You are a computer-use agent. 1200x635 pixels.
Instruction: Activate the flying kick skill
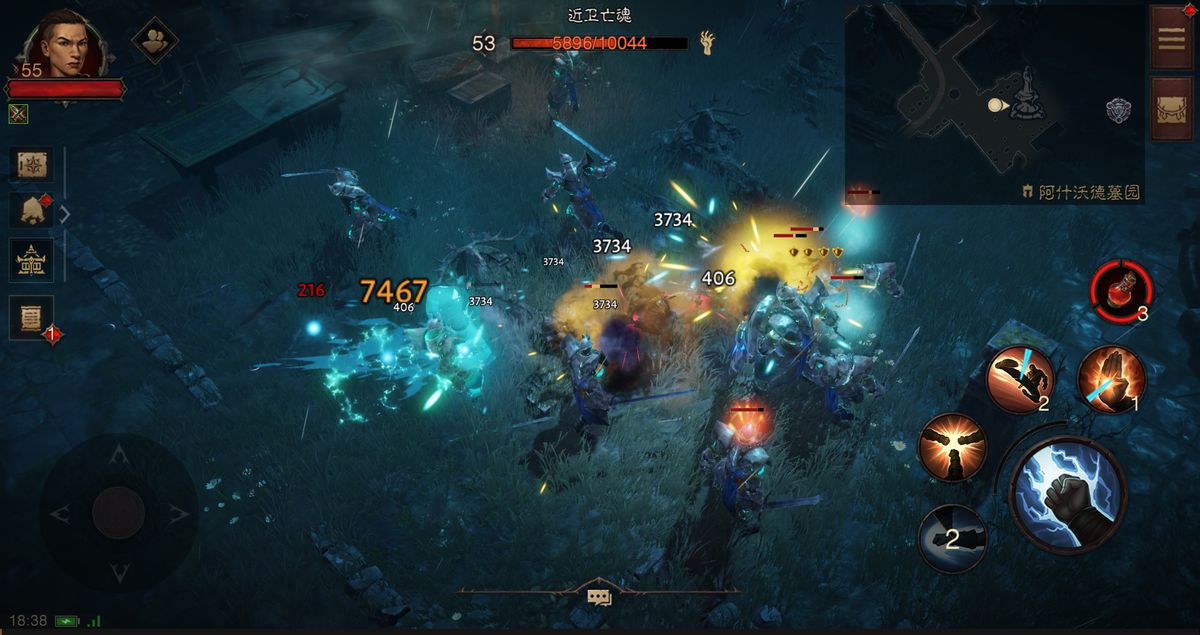click(x=1020, y=380)
